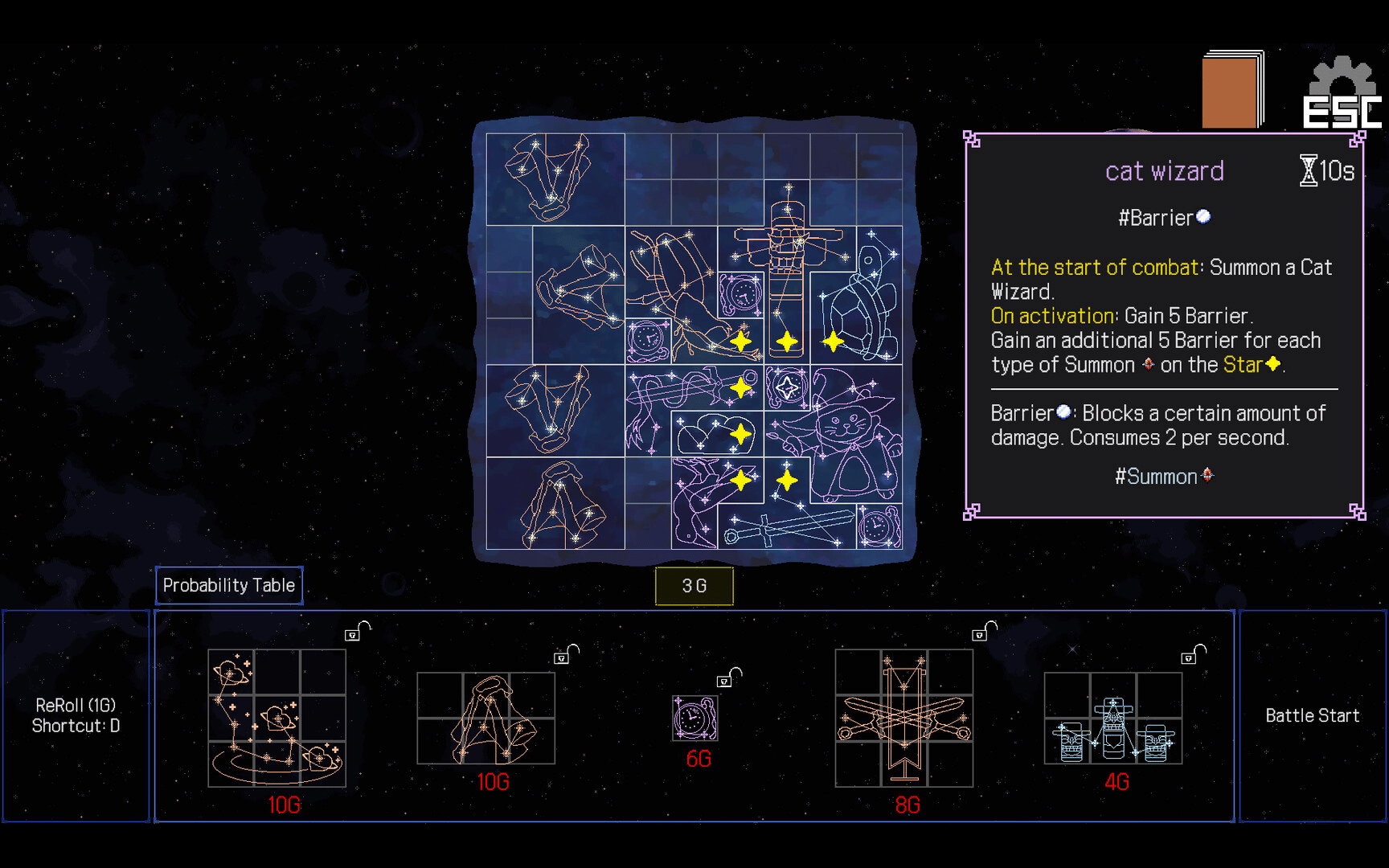The width and height of the screenshot is (1389, 868).
Task: Open the ESC settings gear
Action: coord(1342,94)
